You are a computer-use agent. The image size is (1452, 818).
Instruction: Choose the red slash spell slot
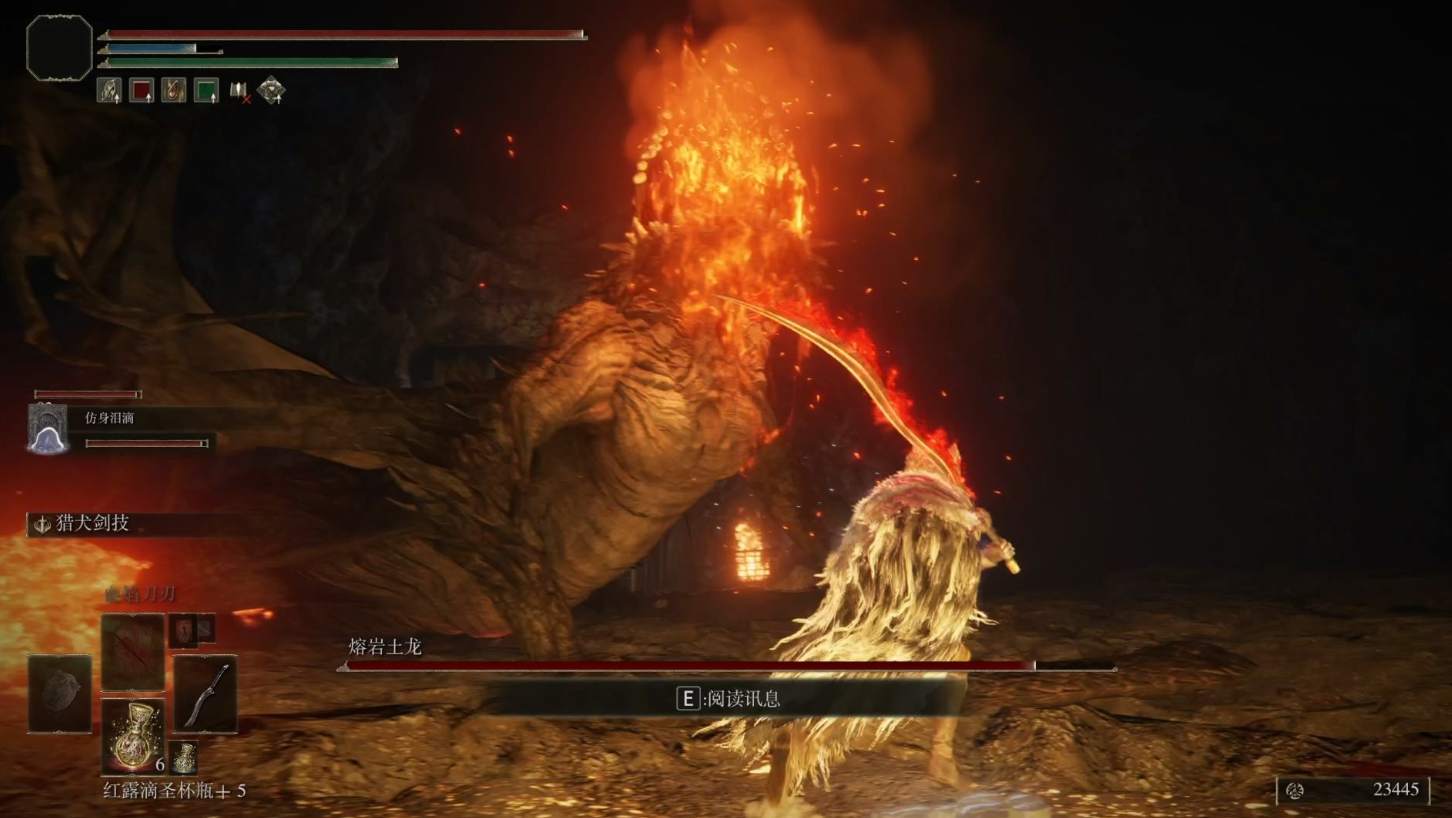(132, 652)
